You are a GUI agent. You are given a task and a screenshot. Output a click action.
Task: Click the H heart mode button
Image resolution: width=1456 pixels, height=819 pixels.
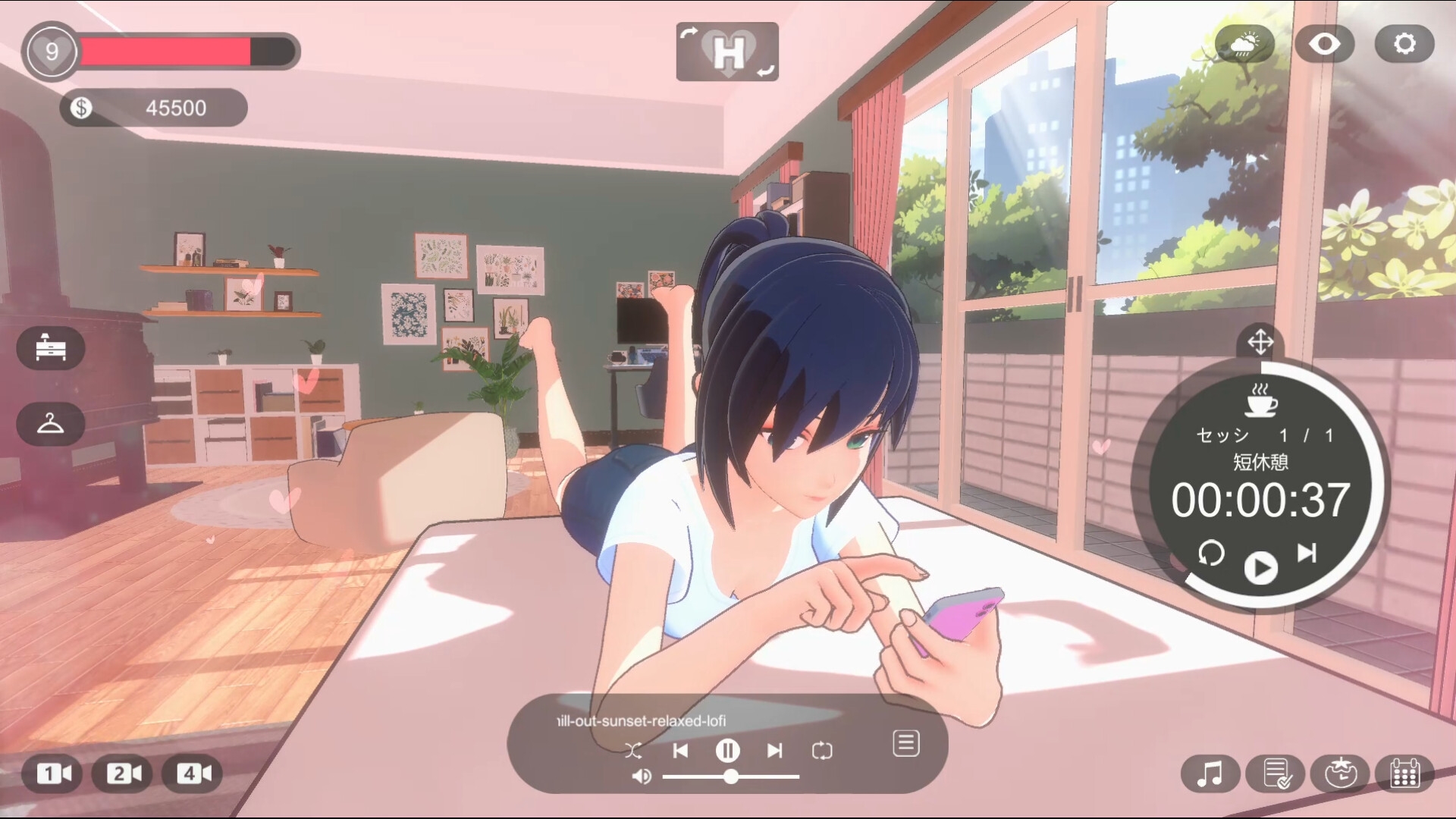tap(727, 52)
